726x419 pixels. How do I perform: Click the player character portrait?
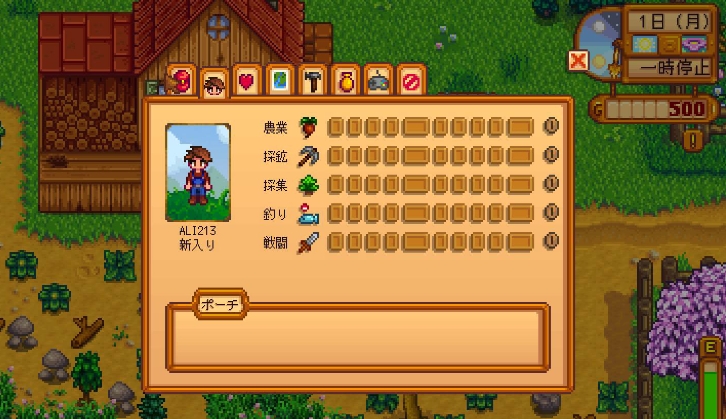198,171
